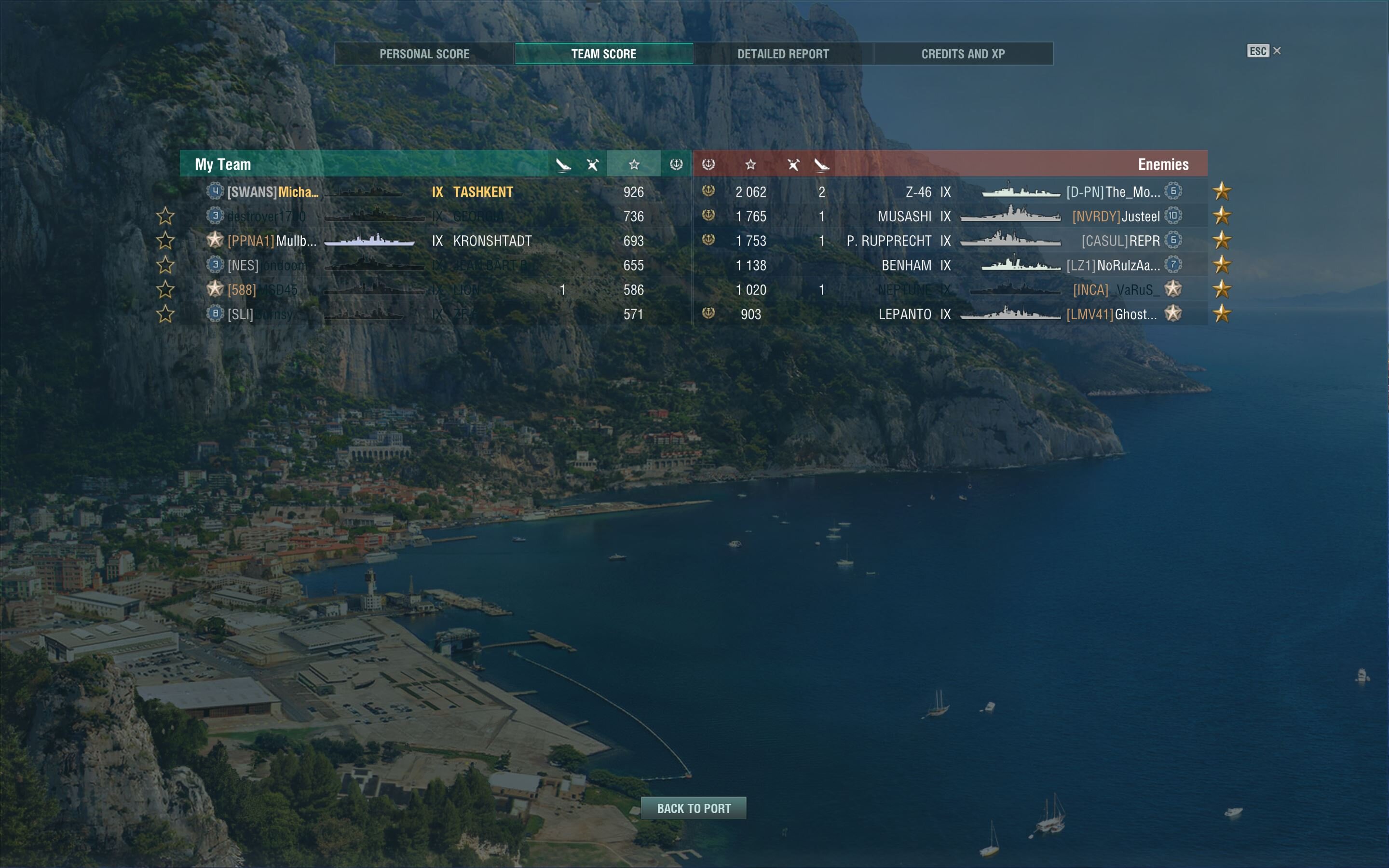Show the Detailed Report tab
1389x868 pixels.
(x=783, y=54)
